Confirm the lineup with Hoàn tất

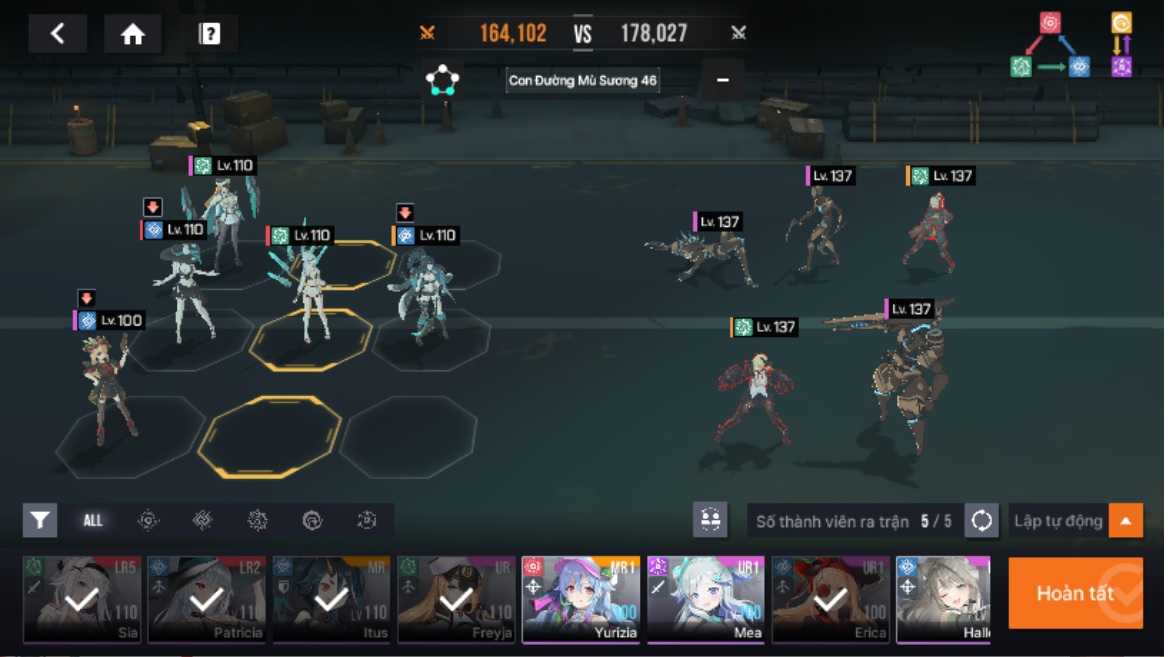pos(1075,593)
